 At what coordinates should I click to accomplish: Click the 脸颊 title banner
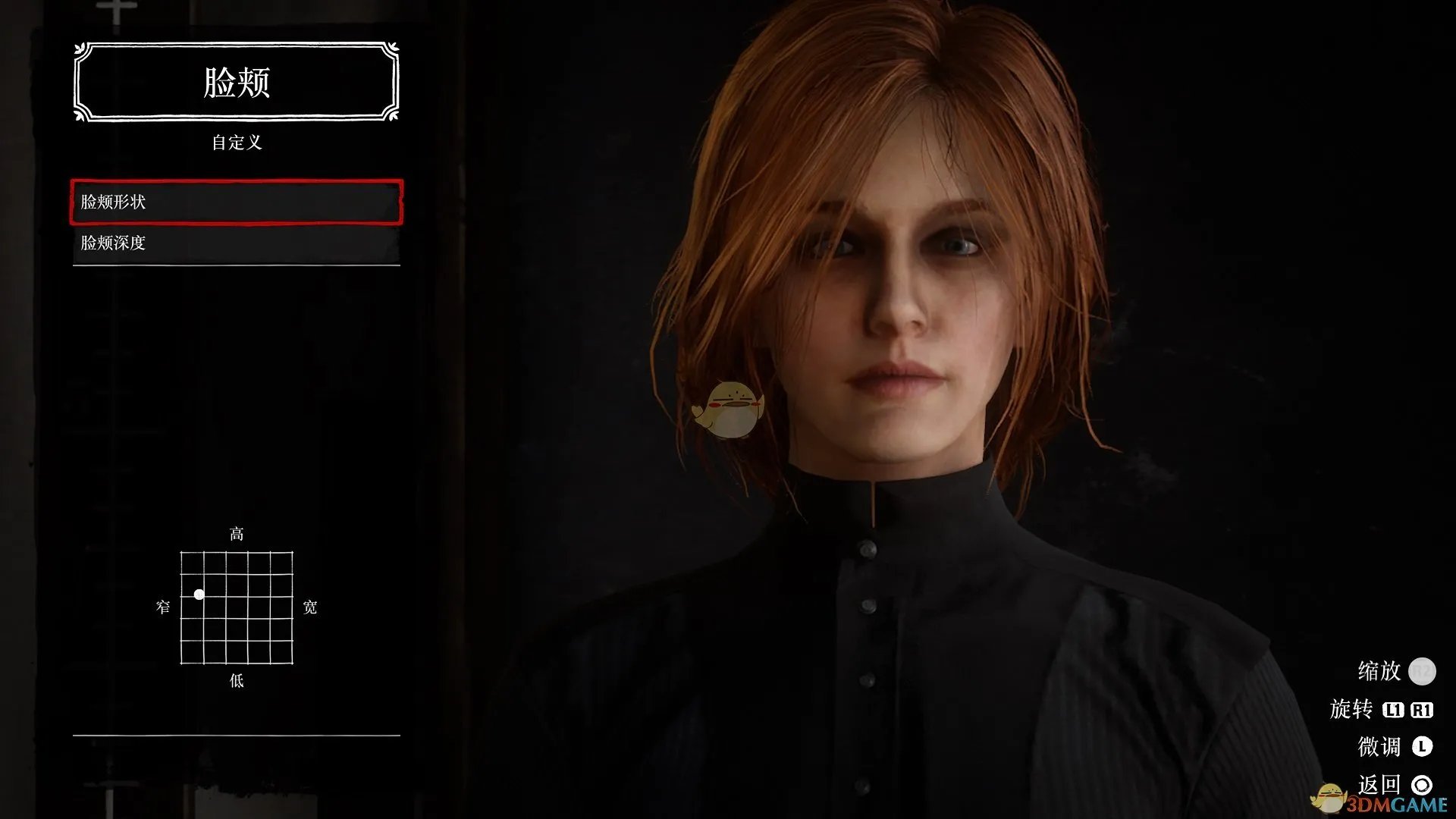(236, 82)
